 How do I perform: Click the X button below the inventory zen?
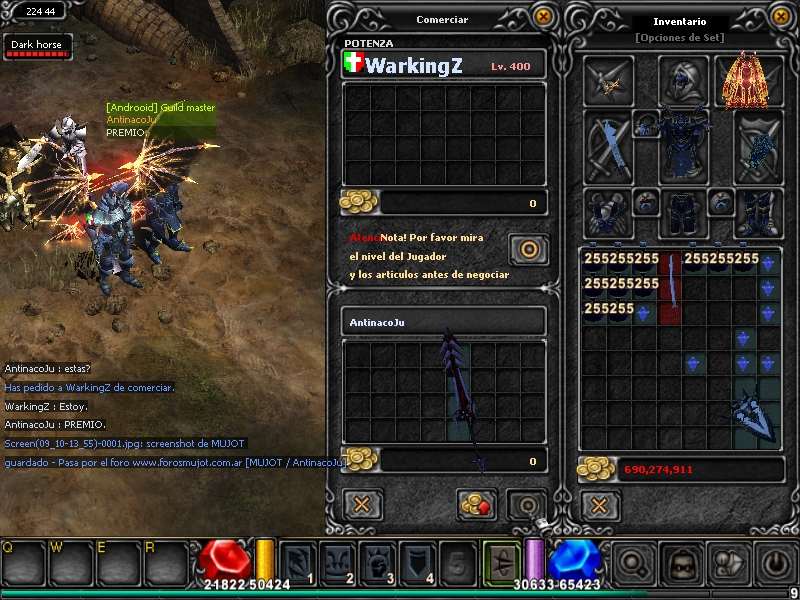pyautogui.click(x=598, y=503)
